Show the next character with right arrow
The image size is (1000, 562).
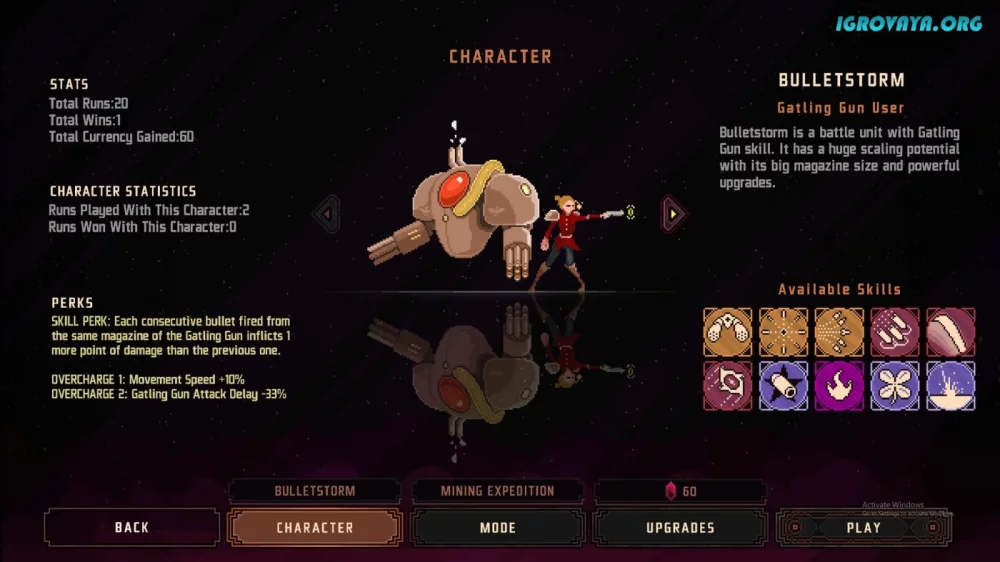point(674,213)
